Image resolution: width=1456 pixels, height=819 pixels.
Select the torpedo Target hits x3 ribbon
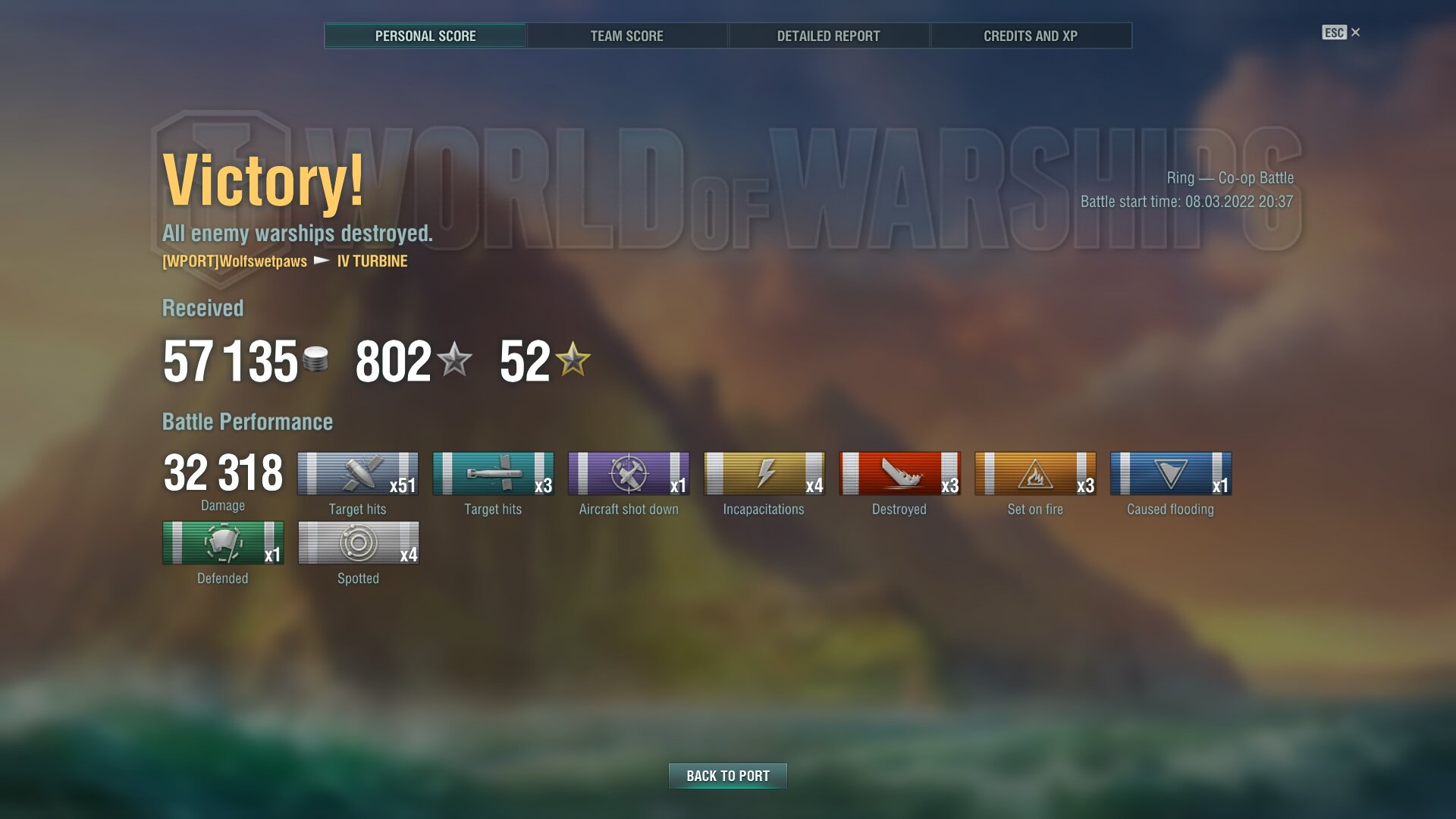[493, 474]
